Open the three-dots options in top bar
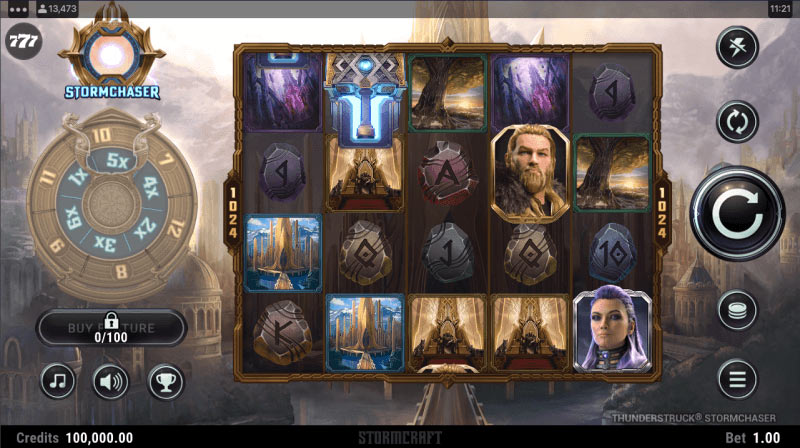 click(15, 8)
